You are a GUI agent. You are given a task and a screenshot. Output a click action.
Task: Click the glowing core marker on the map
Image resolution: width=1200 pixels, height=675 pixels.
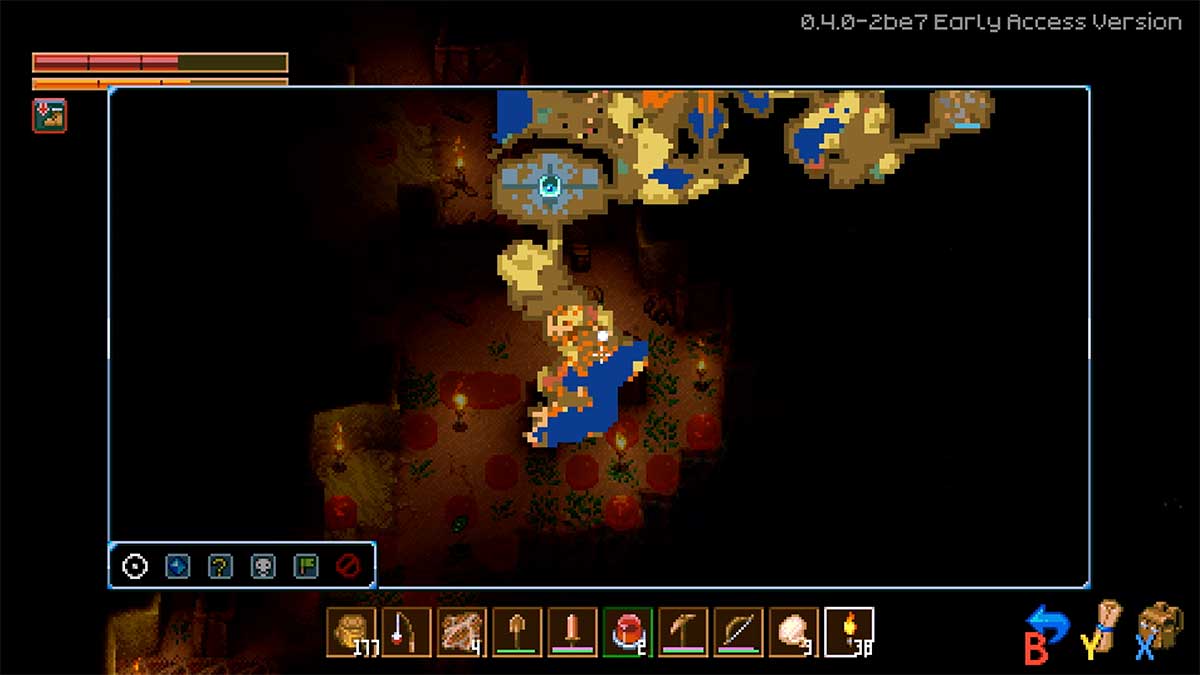click(x=549, y=184)
